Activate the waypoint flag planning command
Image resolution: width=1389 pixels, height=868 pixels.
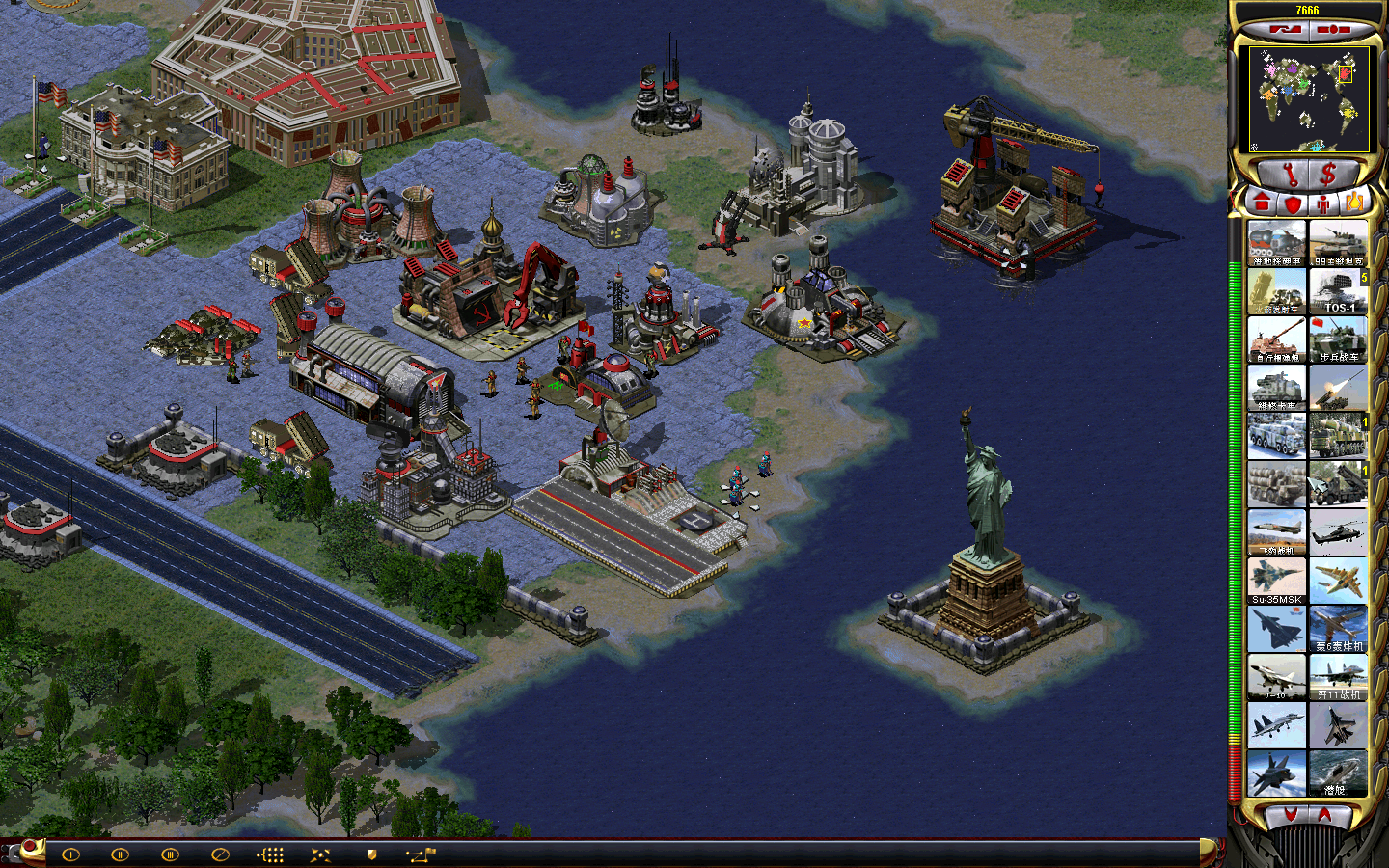pyautogui.click(x=422, y=854)
